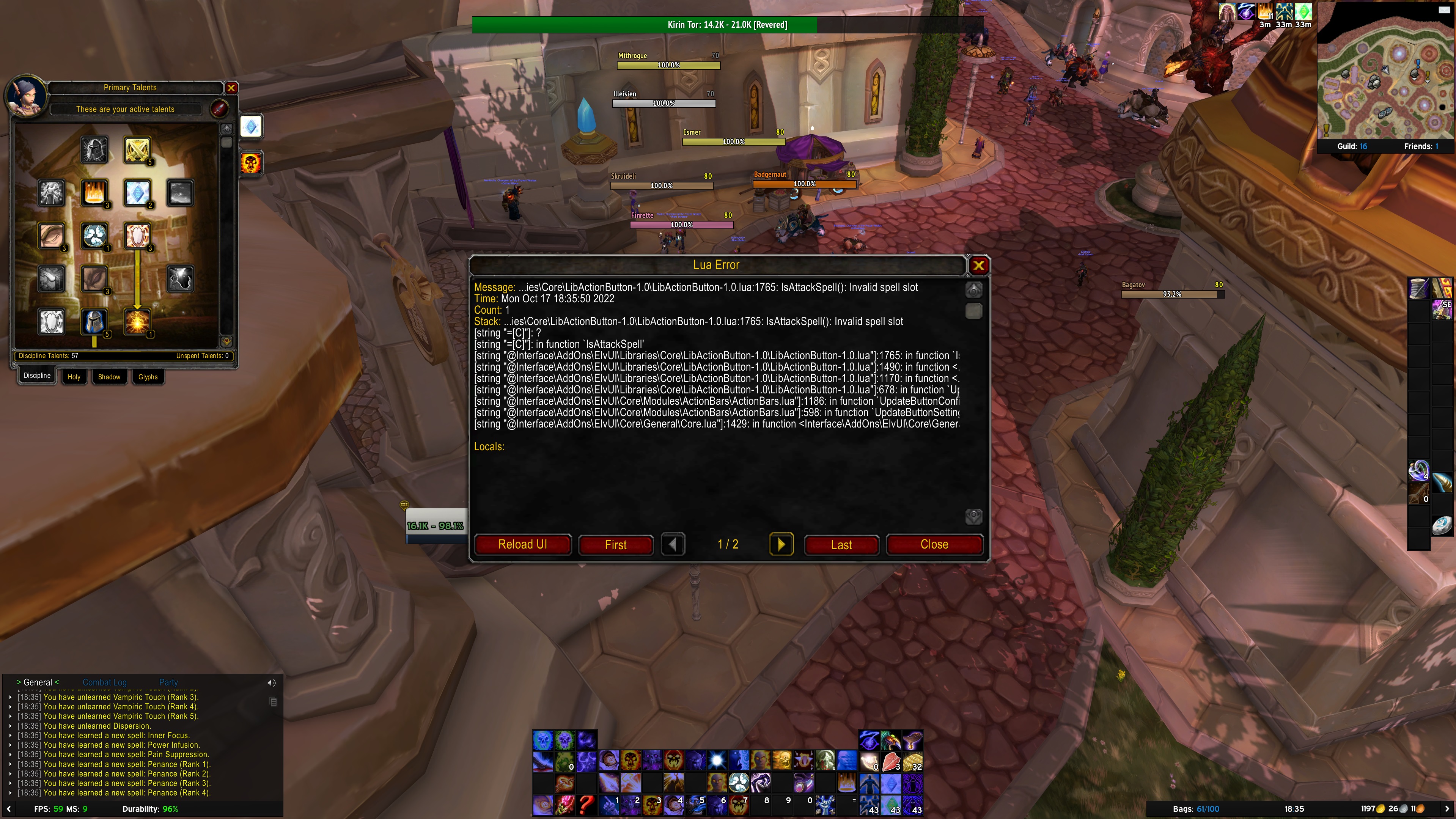Click the red dagger spec activation icon

219,108
